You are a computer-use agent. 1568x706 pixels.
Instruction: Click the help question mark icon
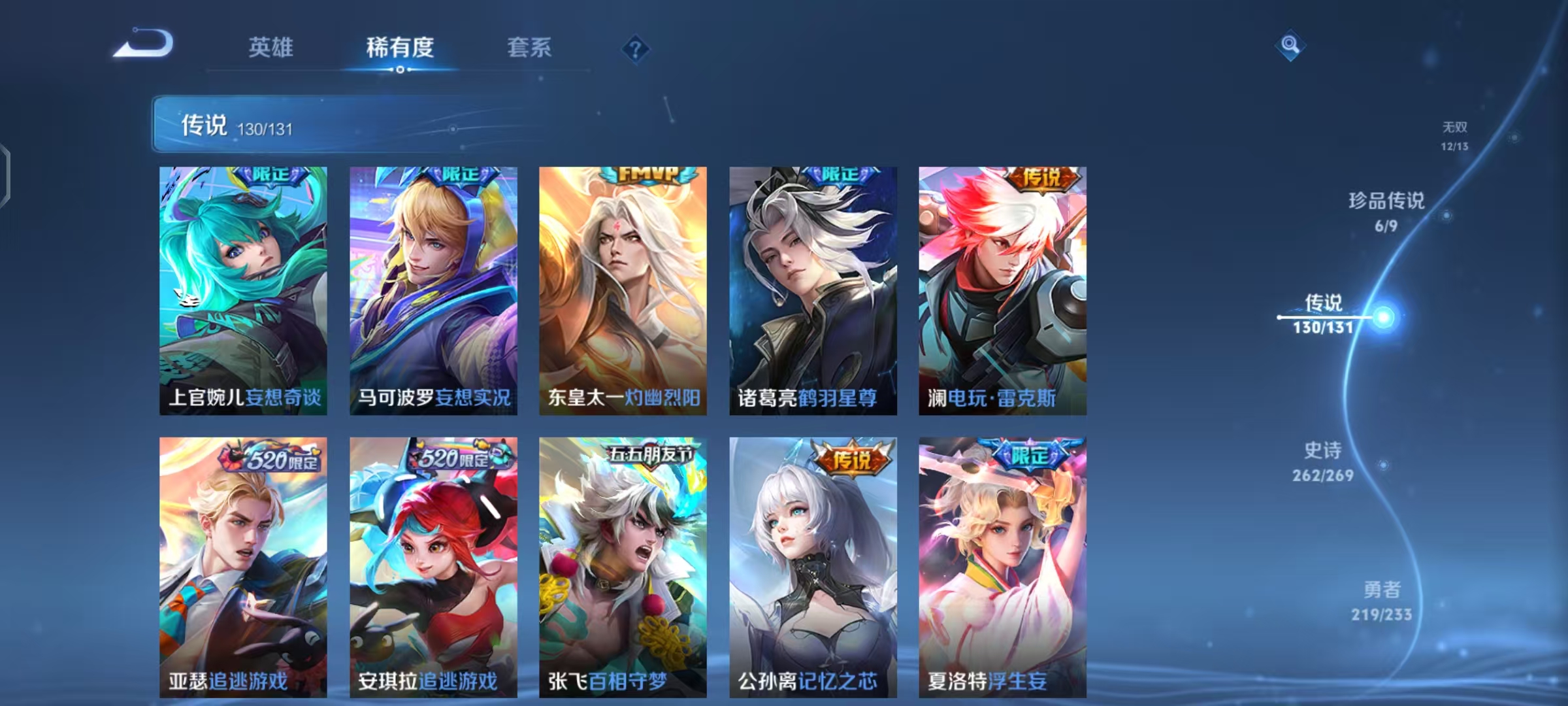636,48
